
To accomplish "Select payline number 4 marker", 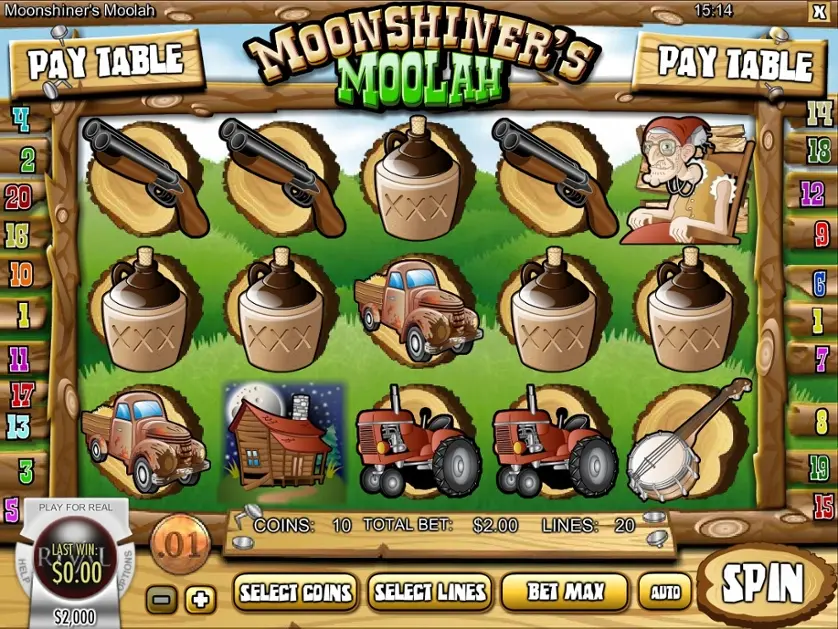I will (20, 121).
